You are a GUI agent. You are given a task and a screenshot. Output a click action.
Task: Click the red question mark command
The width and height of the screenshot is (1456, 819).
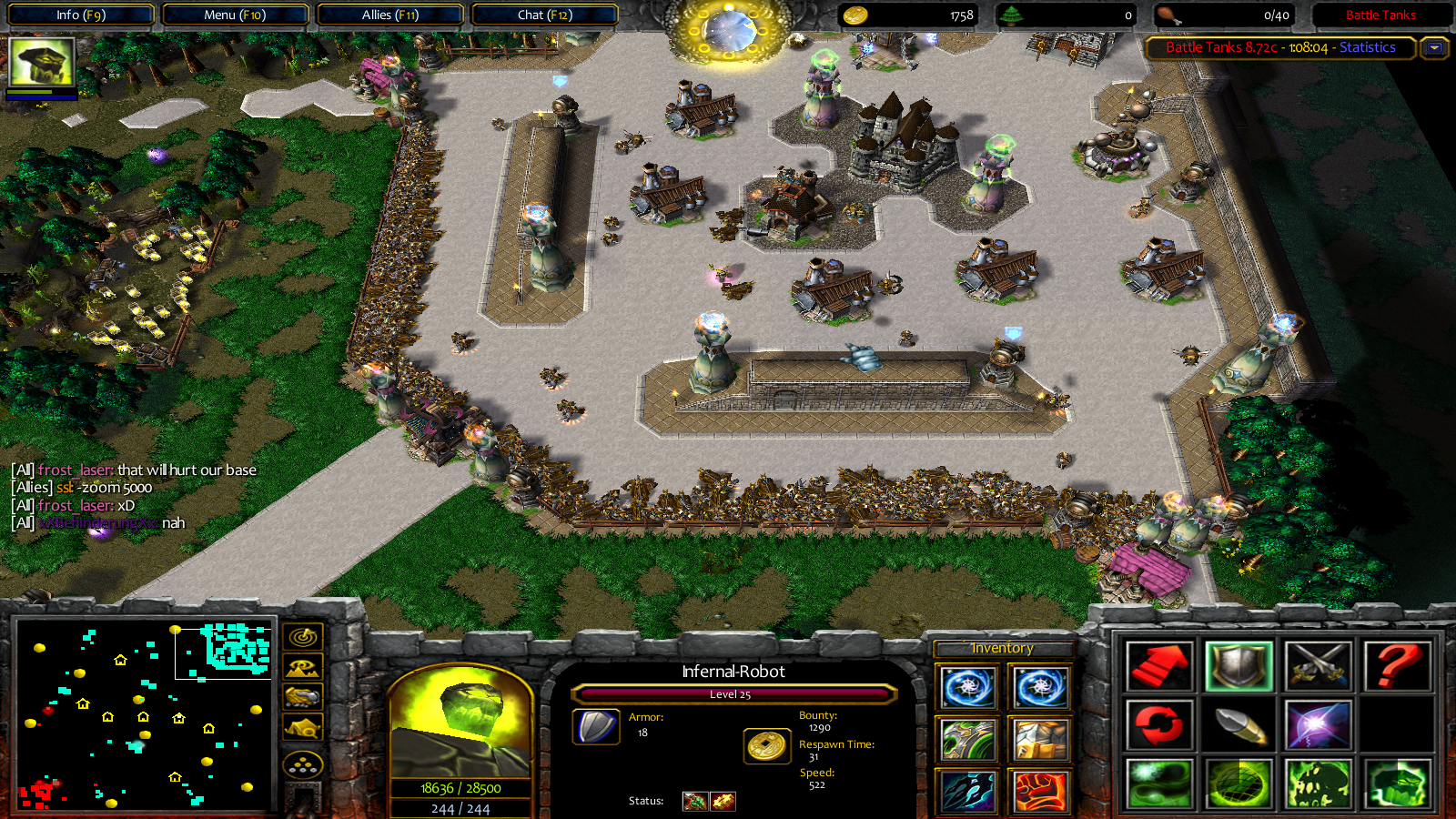click(1396, 666)
